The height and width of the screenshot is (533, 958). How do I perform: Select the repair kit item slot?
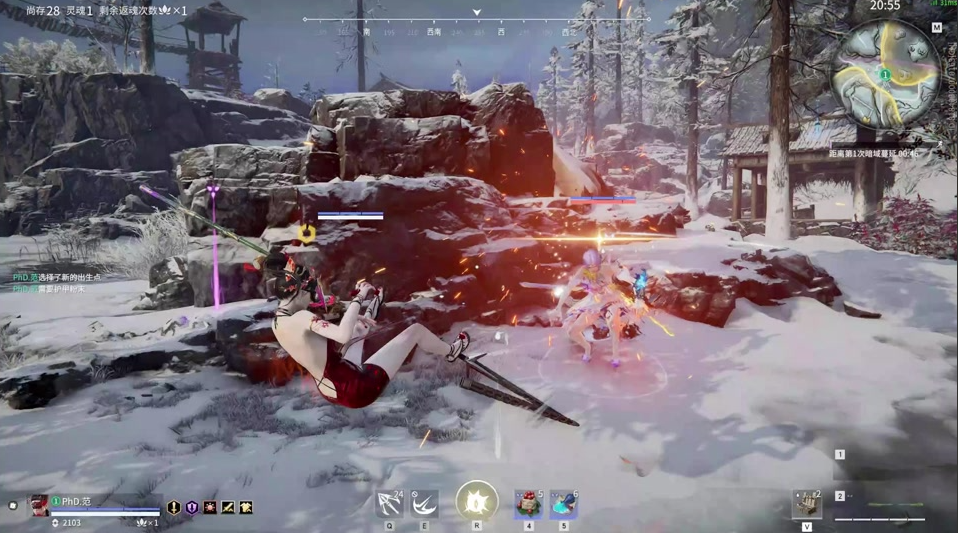[x=807, y=505]
